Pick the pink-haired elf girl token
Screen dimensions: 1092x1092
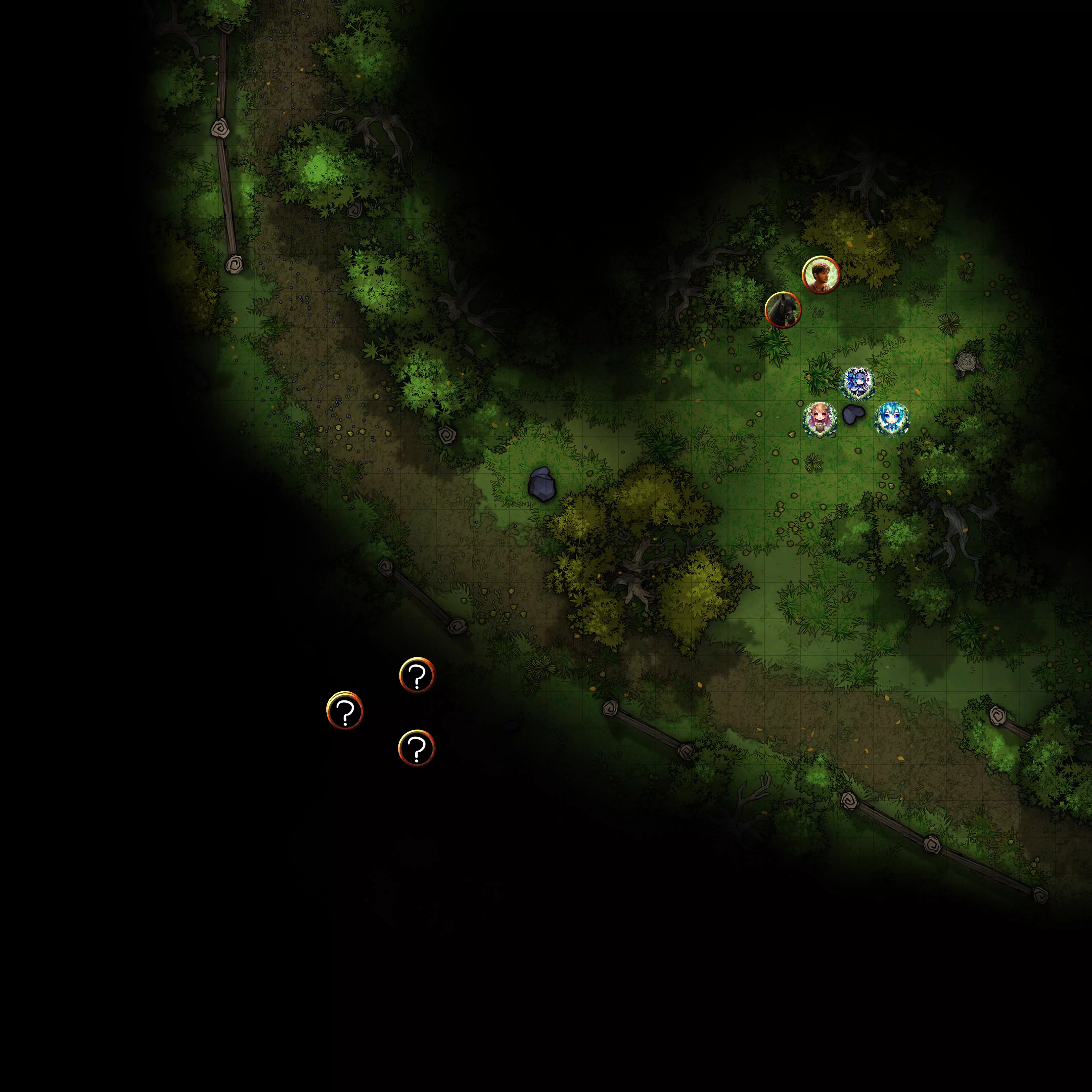(x=819, y=419)
